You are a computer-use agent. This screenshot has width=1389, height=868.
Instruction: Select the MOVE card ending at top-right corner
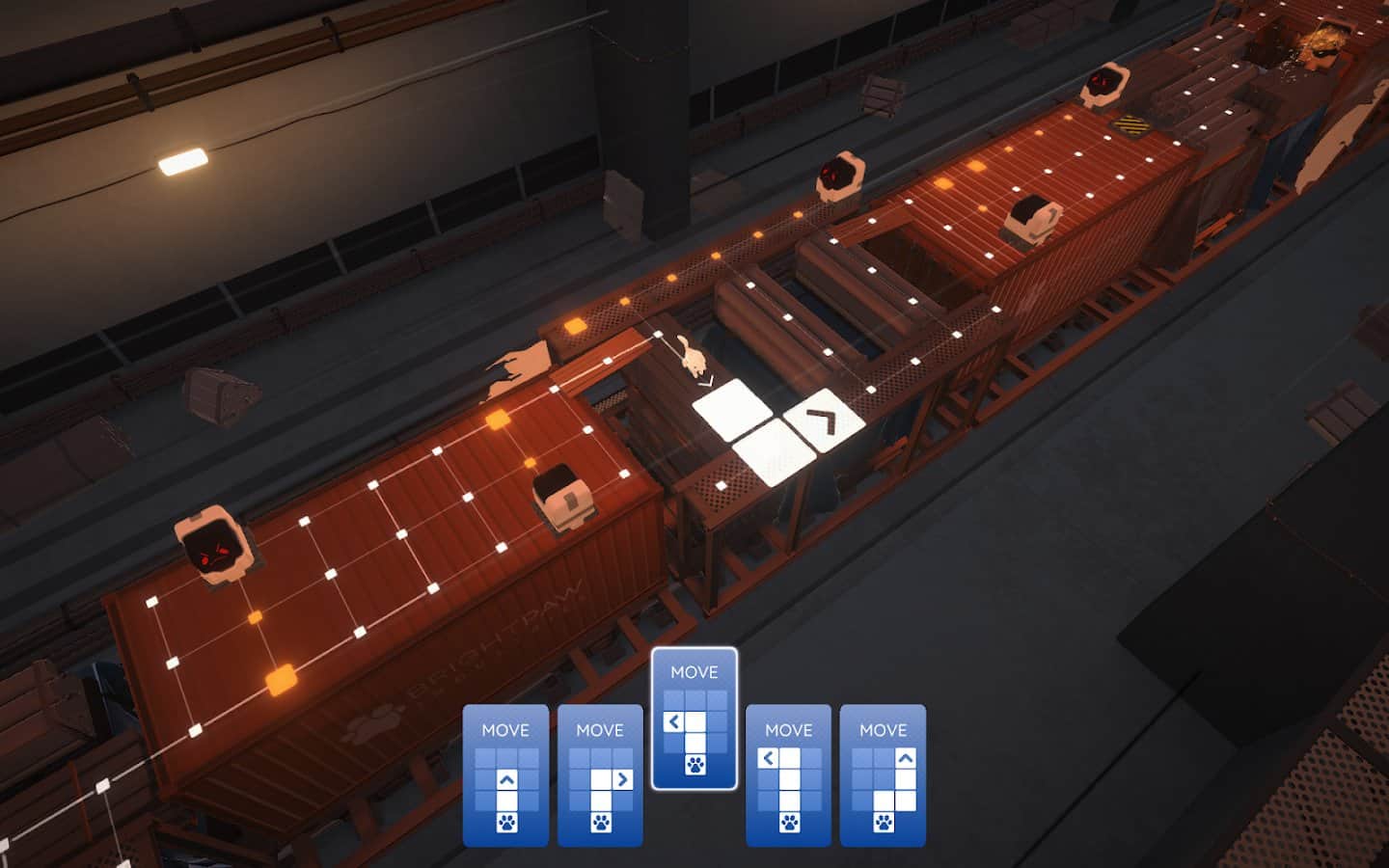(x=883, y=775)
